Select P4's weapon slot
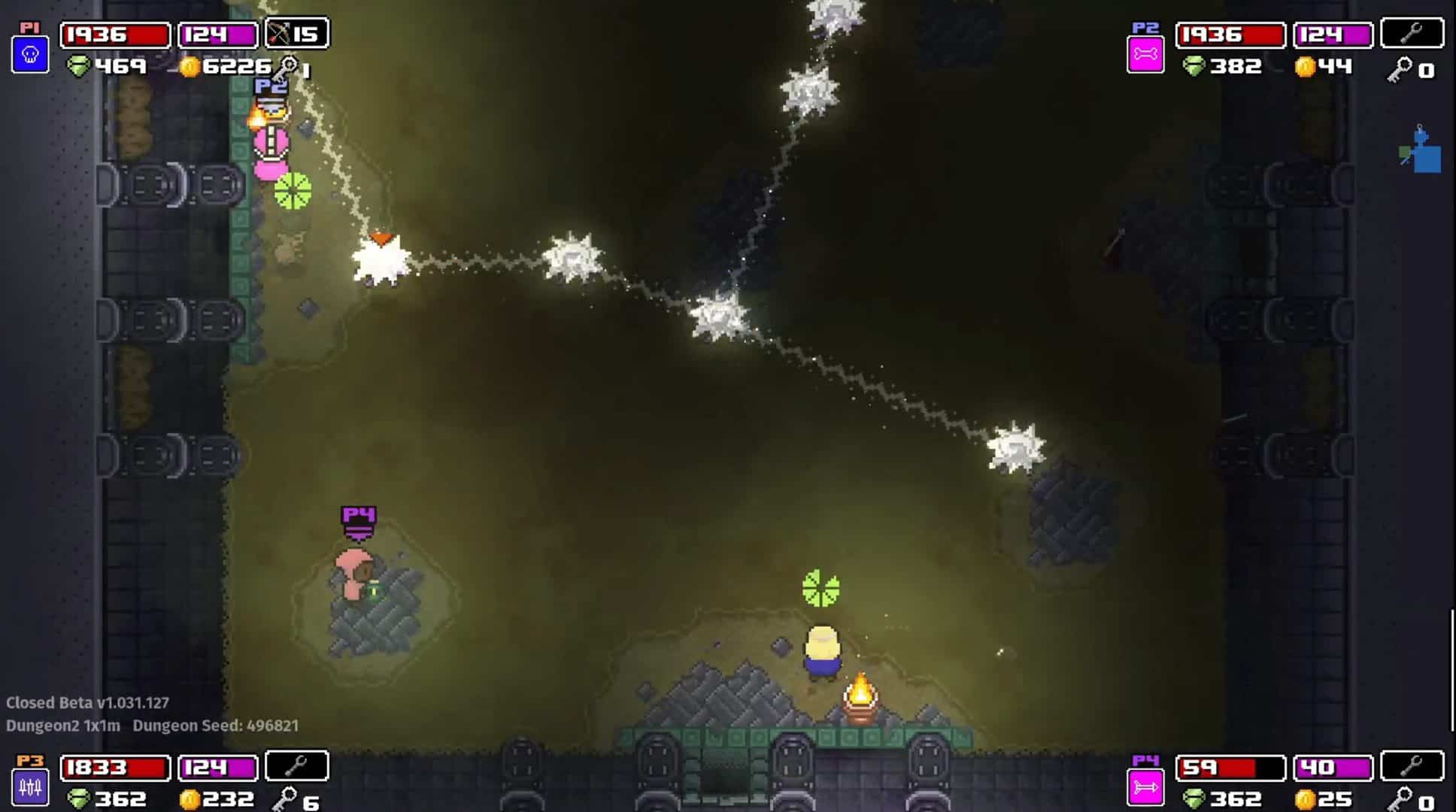 pyautogui.click(x=1412, y=766)
